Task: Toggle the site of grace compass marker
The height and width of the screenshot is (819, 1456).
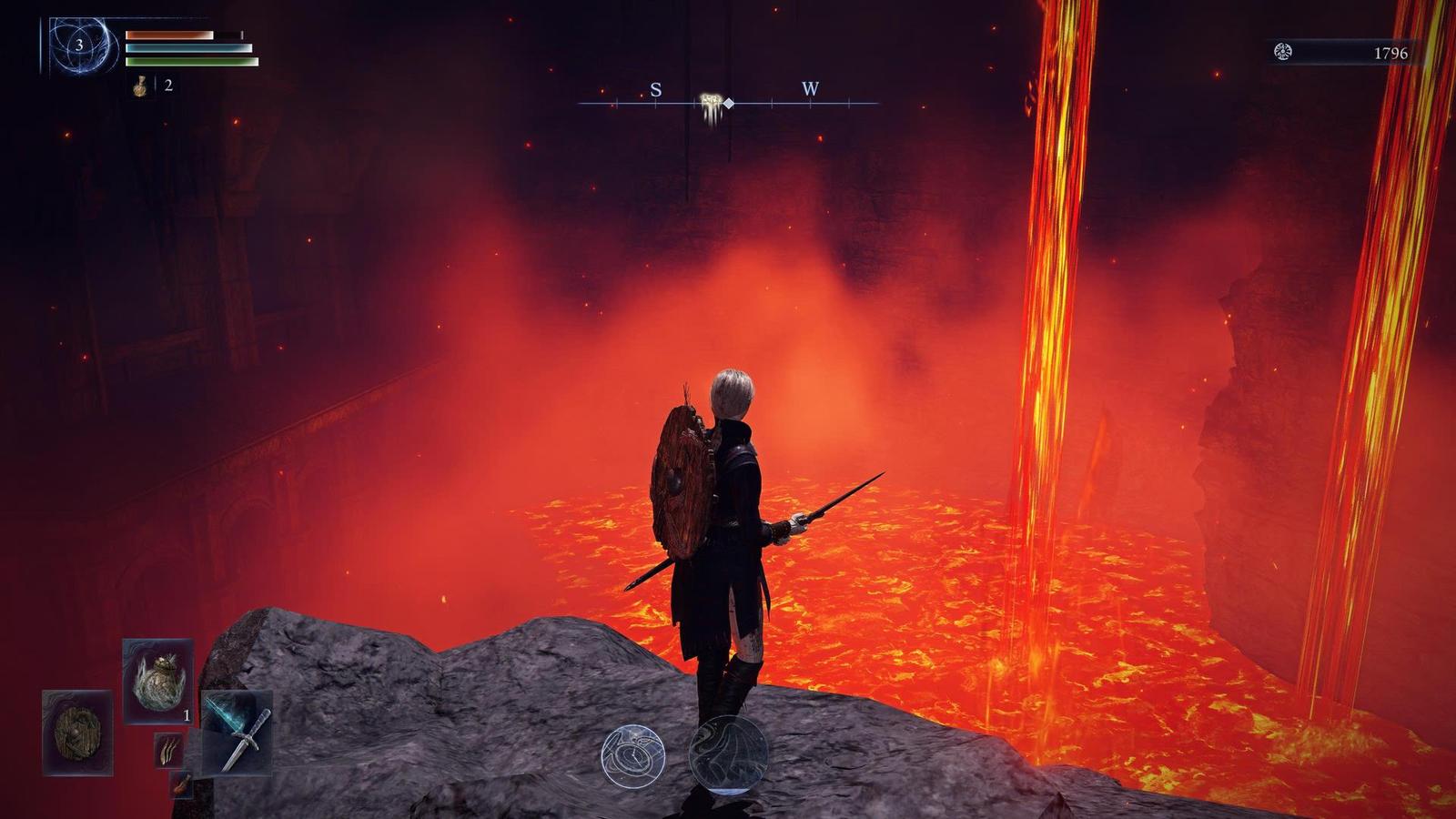Action: (709, 102)
